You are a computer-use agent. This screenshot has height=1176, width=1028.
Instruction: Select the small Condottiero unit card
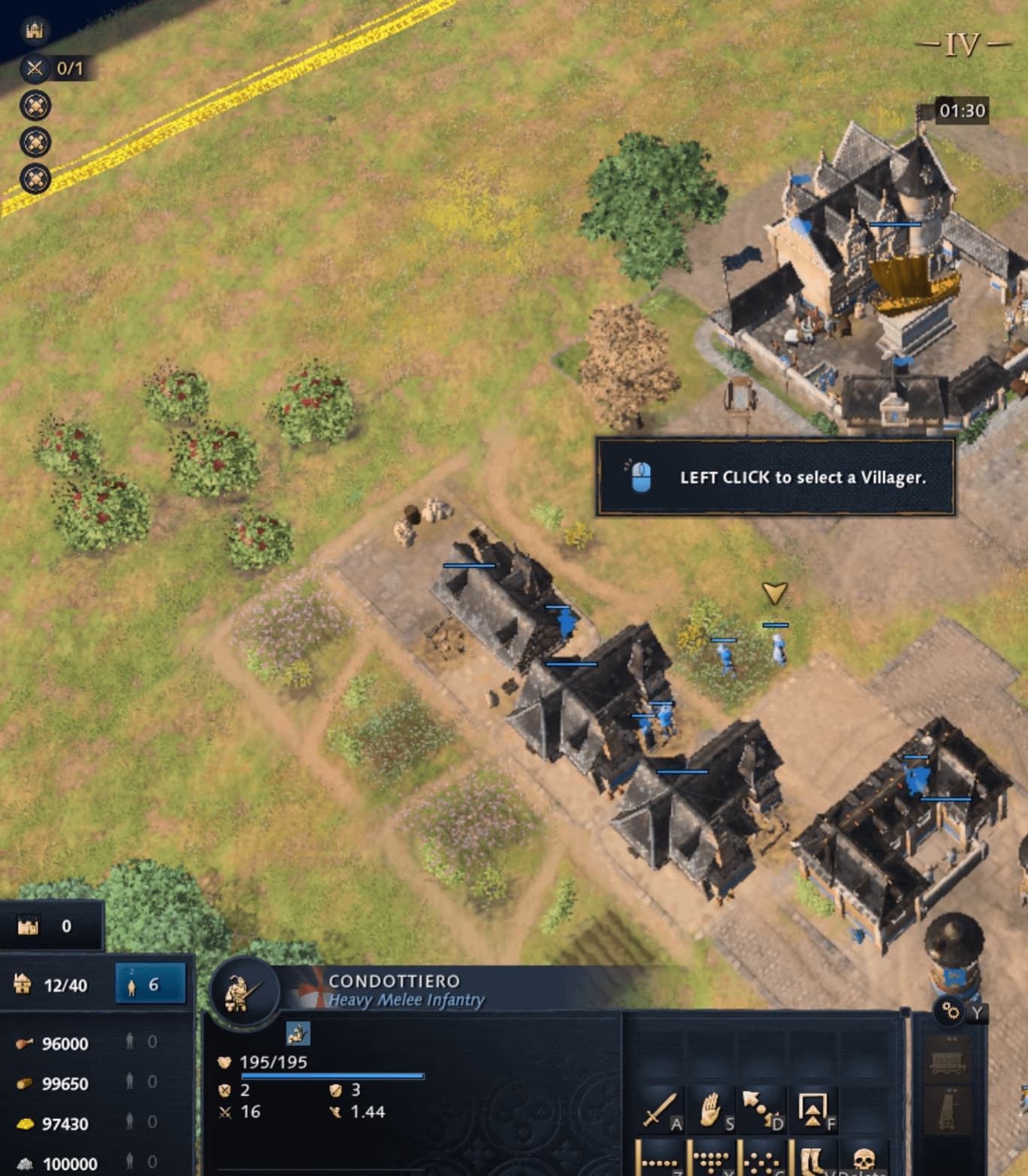298,1033
